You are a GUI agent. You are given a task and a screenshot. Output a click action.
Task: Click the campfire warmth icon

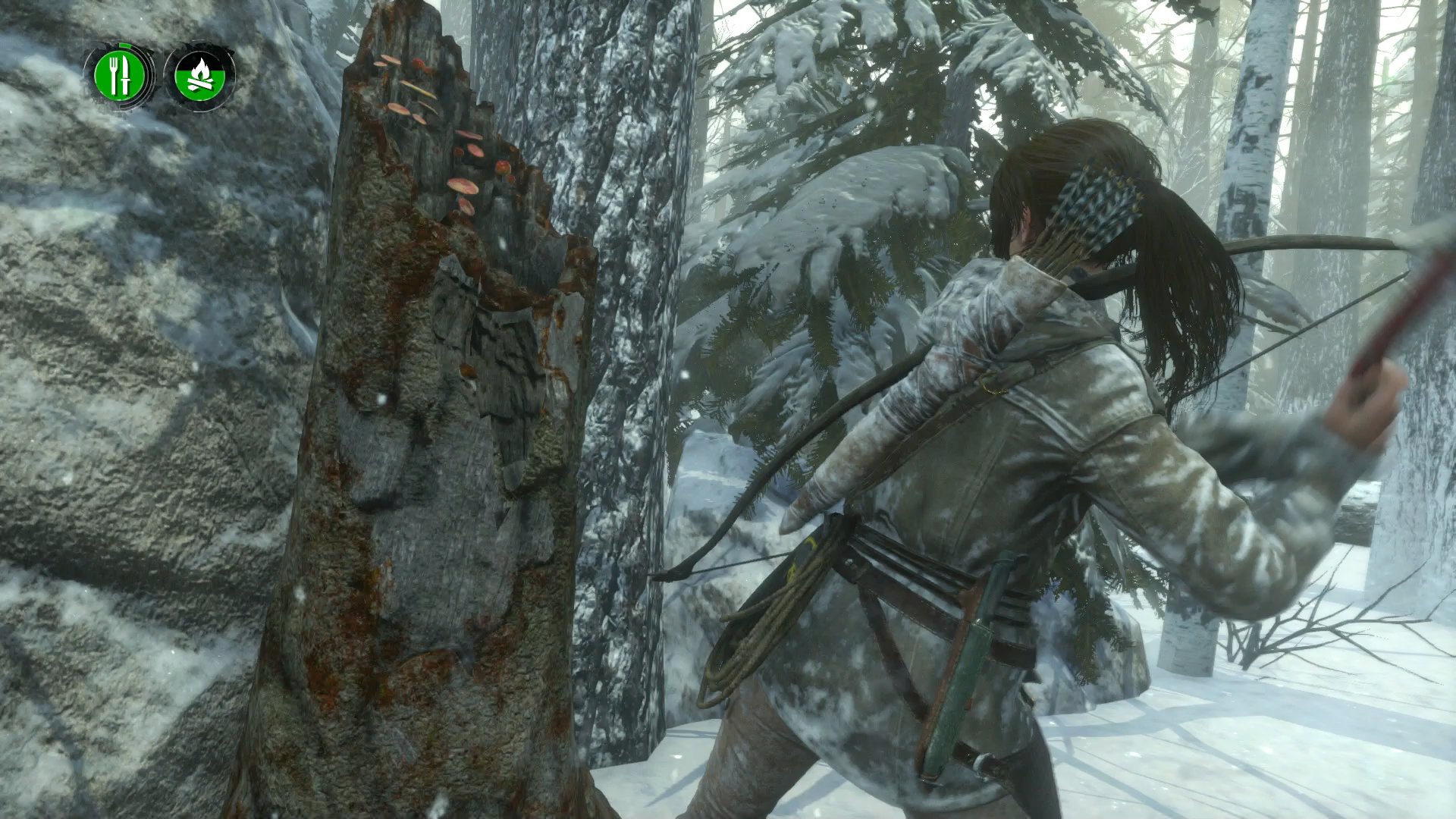click(202, 76)
